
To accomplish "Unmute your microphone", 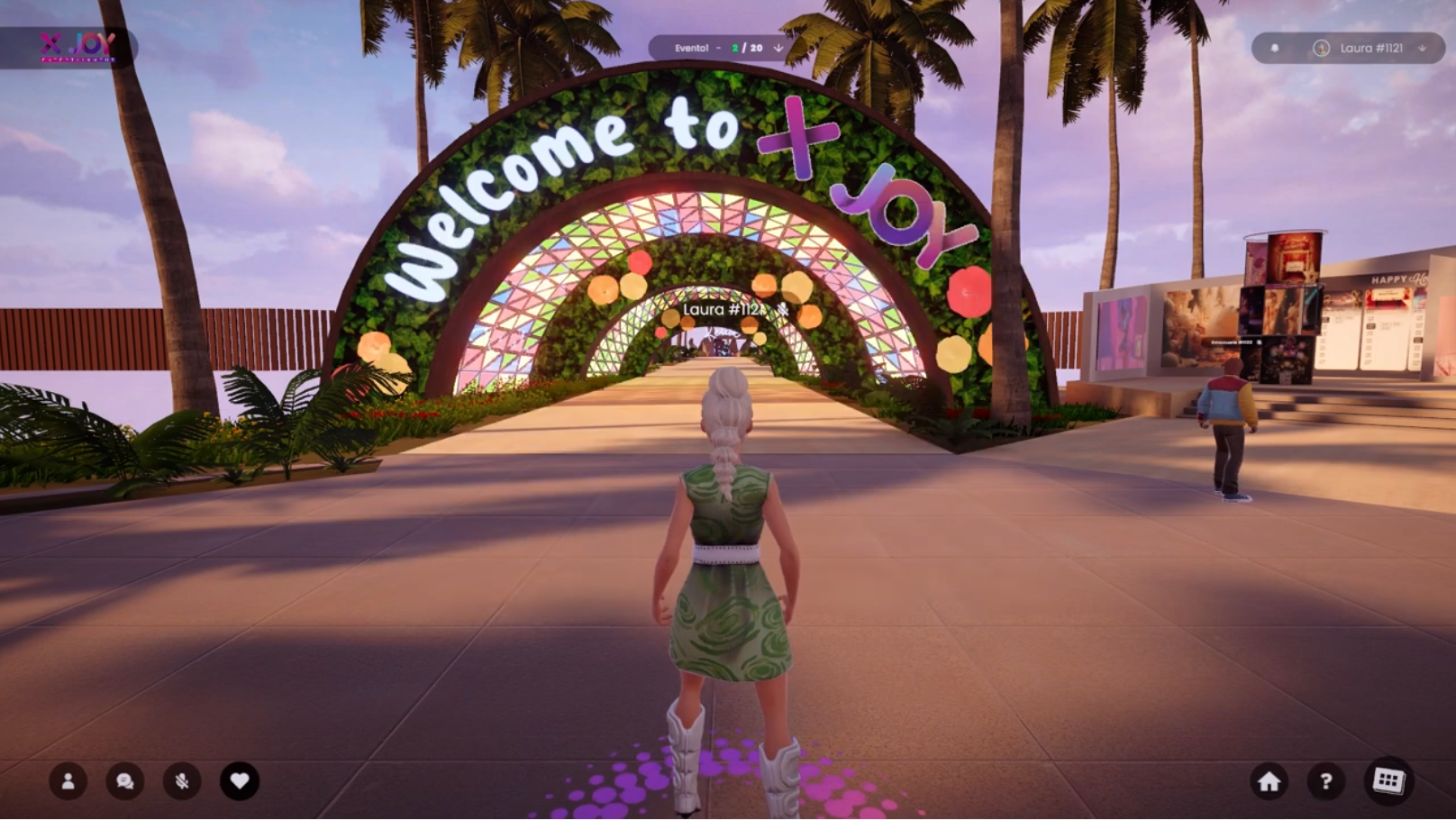I will (181, 782).
